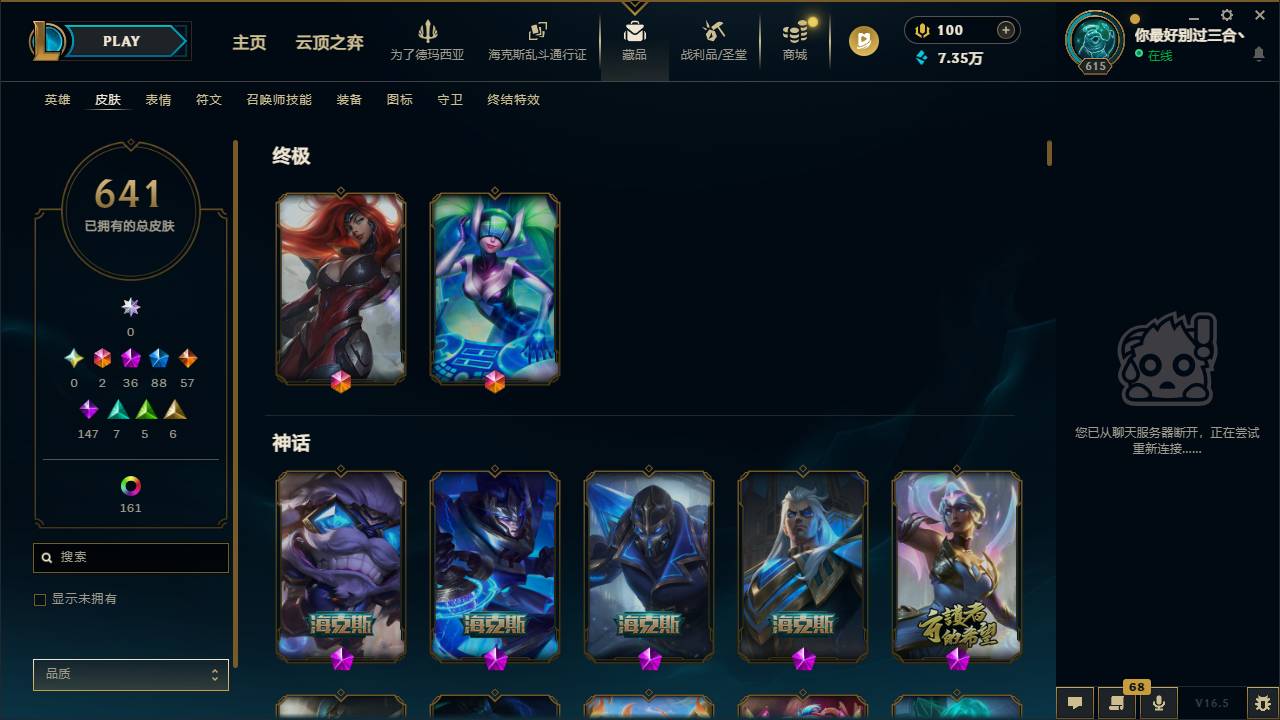Switch to the 守卫 tab
Screen dimensions: 1280x720
tap(449, 100)
